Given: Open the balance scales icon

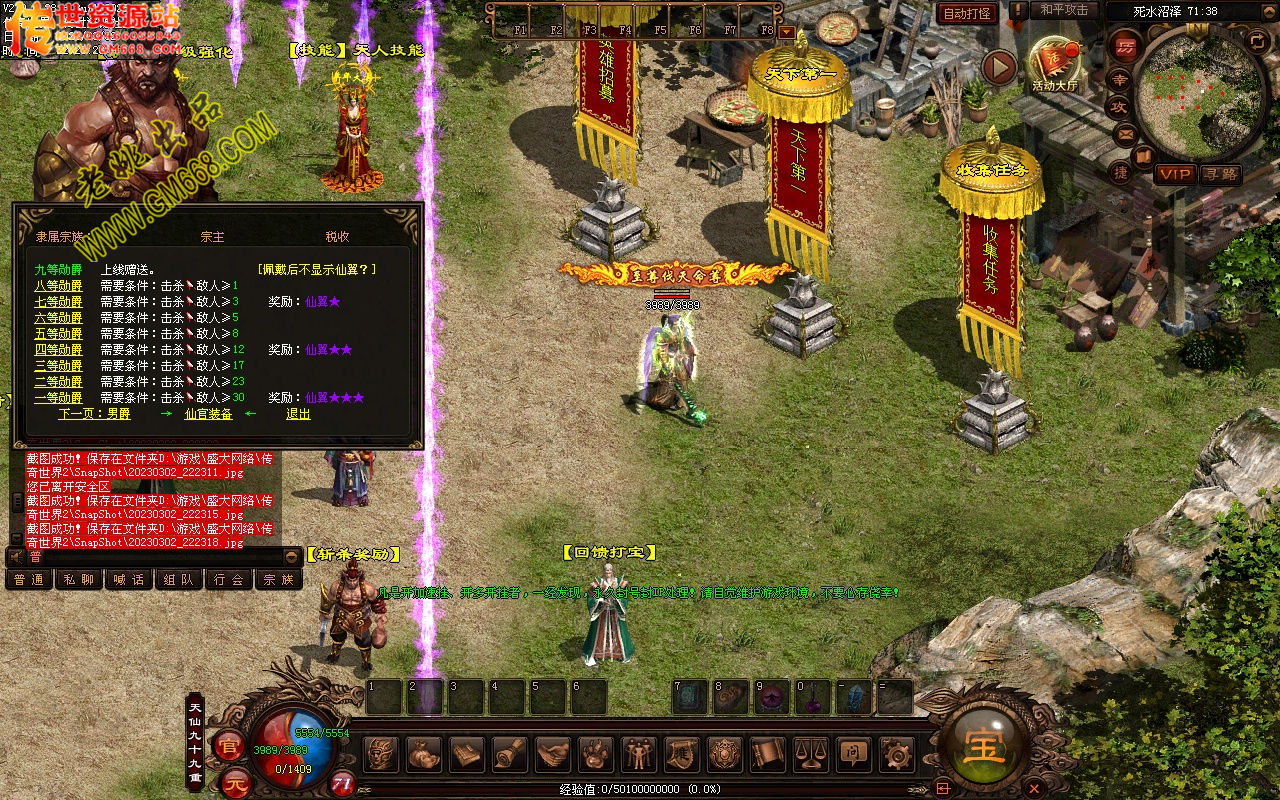Looking at the screenshot, I should pos(811,753).
